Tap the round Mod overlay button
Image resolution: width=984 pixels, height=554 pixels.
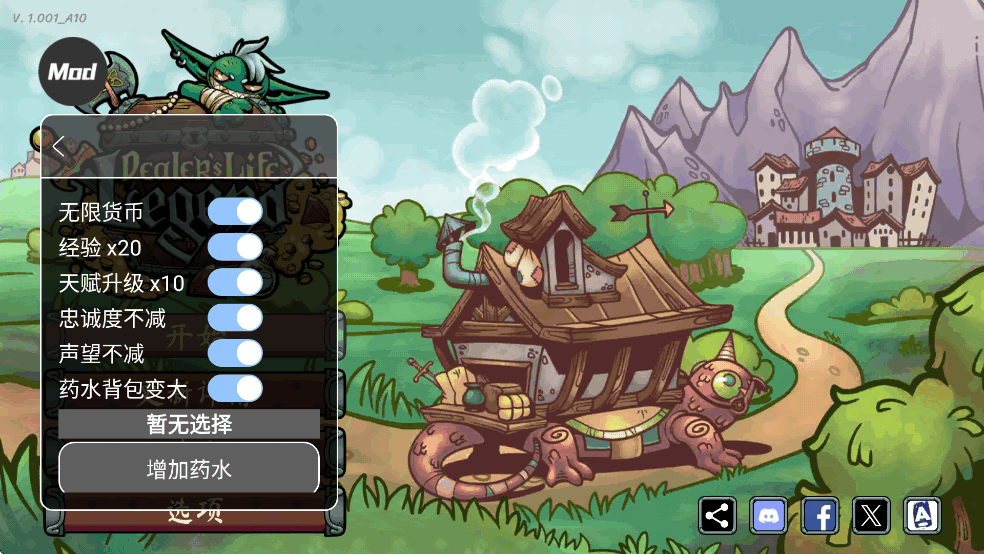72,72
